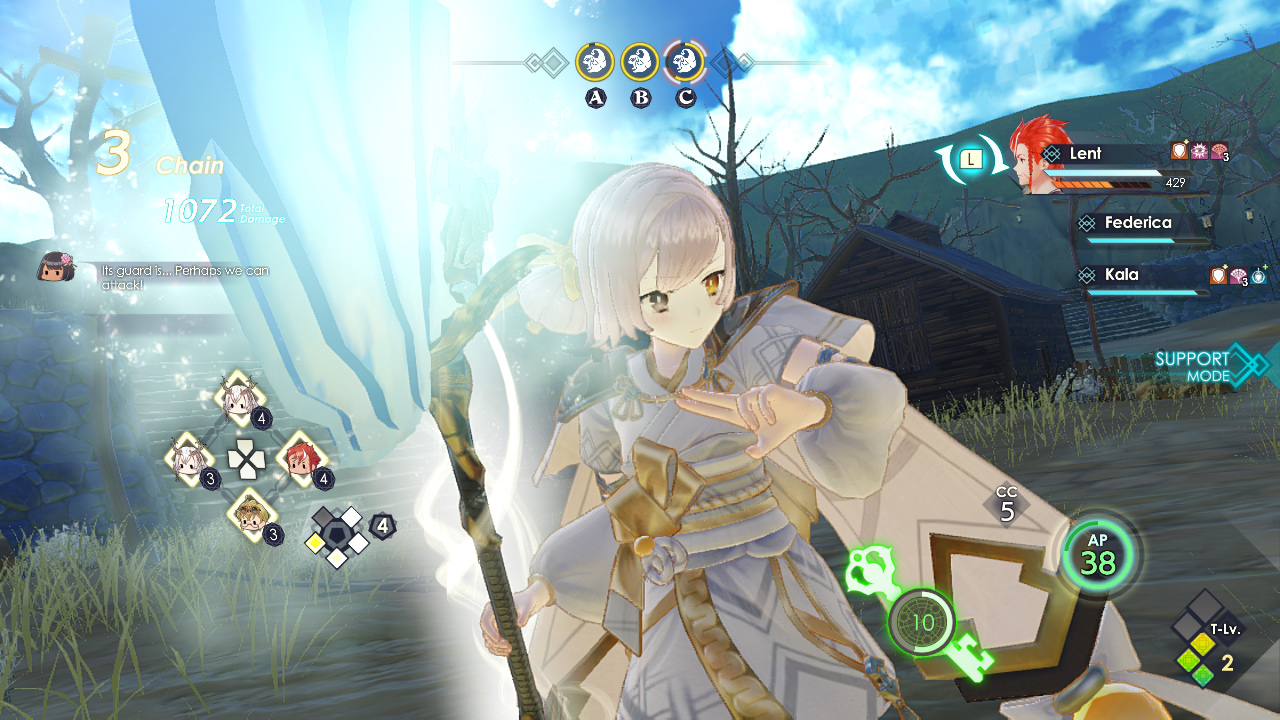Select enemy icon C on the turn order bar
This screenshot has height=720, width=1280.
pyautogui.click(x=683, y=62)
